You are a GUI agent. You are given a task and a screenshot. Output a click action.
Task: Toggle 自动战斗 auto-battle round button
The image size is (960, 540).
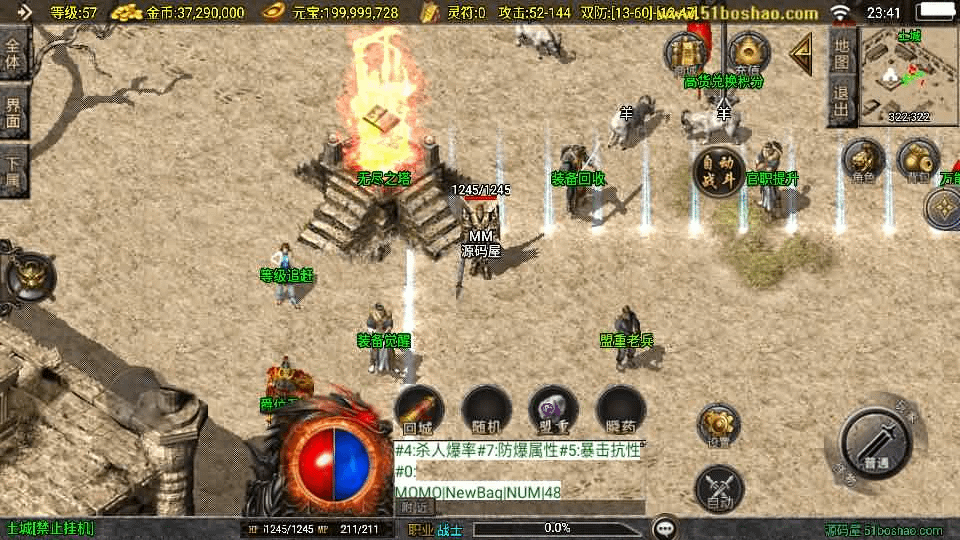coord(720,171)
